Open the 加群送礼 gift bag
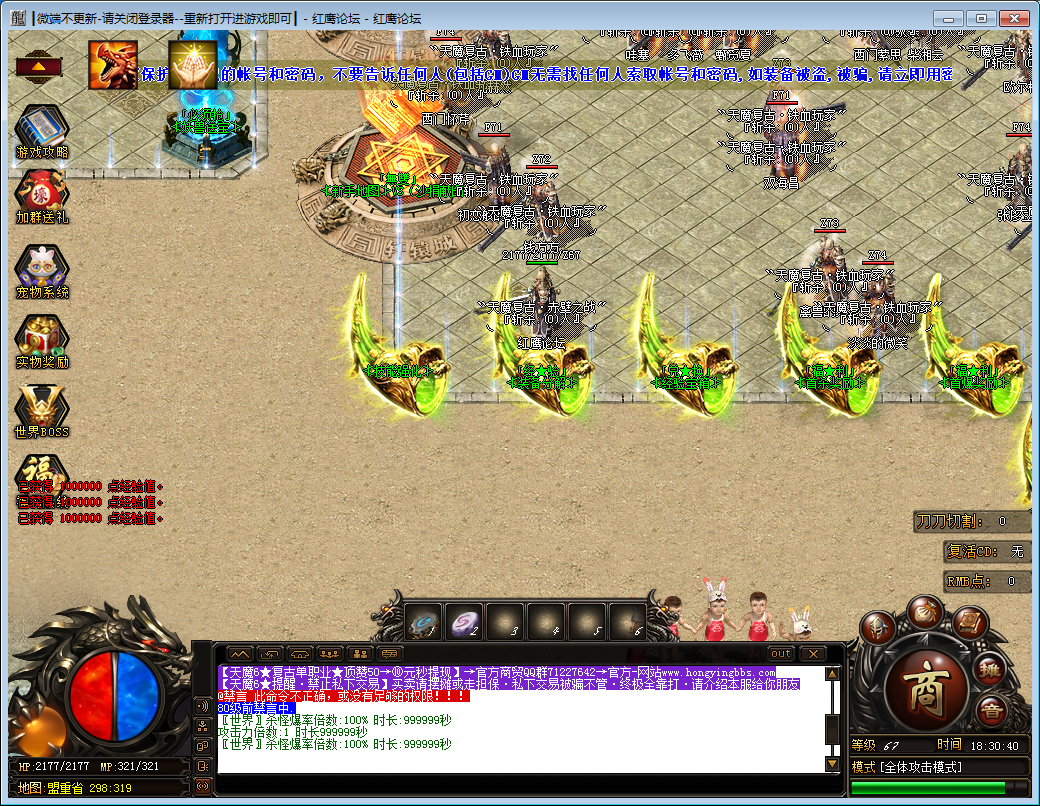 click(42, 192)
